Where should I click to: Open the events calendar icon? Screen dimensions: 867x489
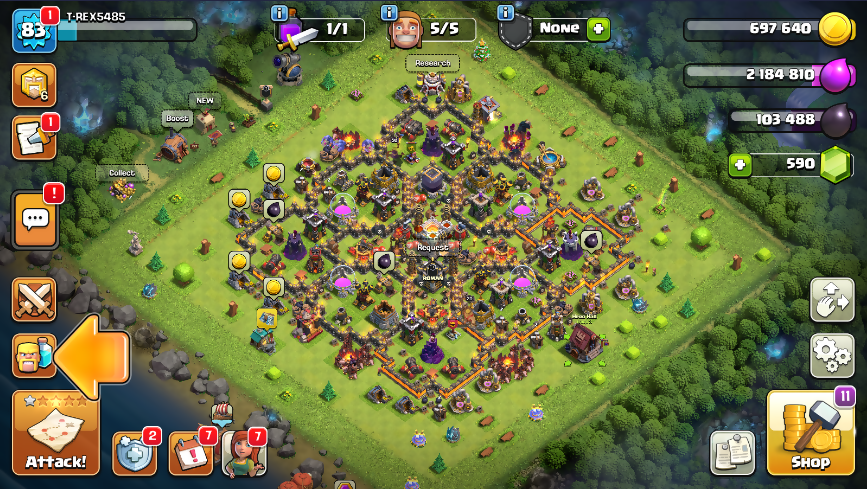pyautogui.click(x=190, y=454)
